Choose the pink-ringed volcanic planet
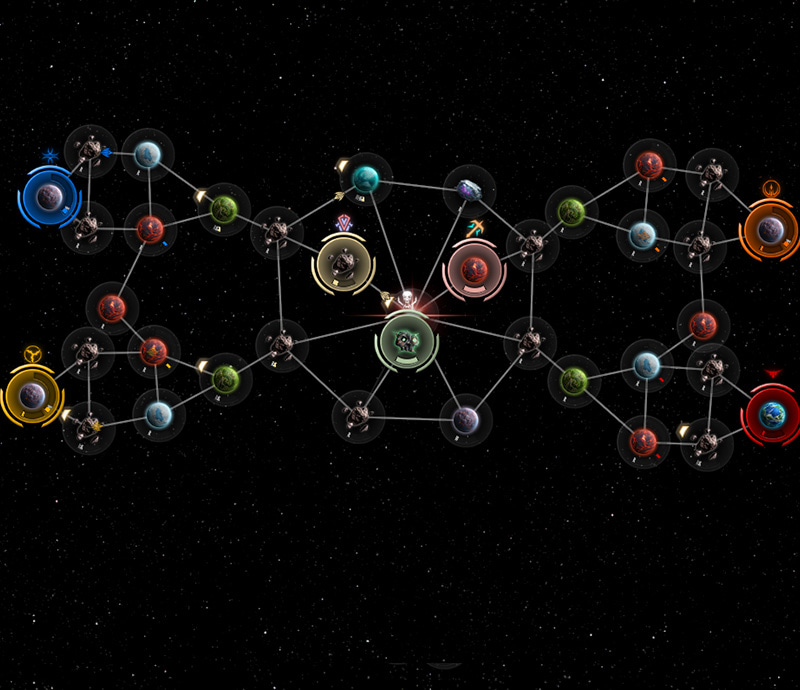Screen dimensions: 800x690 pos(474,268)
